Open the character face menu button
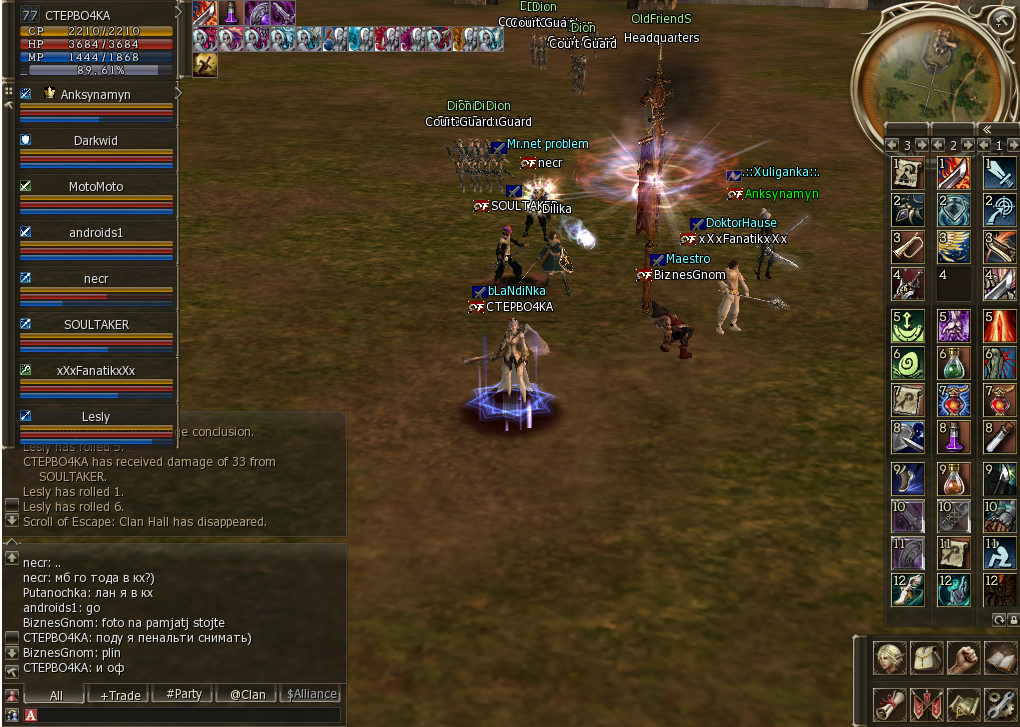 (x=889, y=658)
